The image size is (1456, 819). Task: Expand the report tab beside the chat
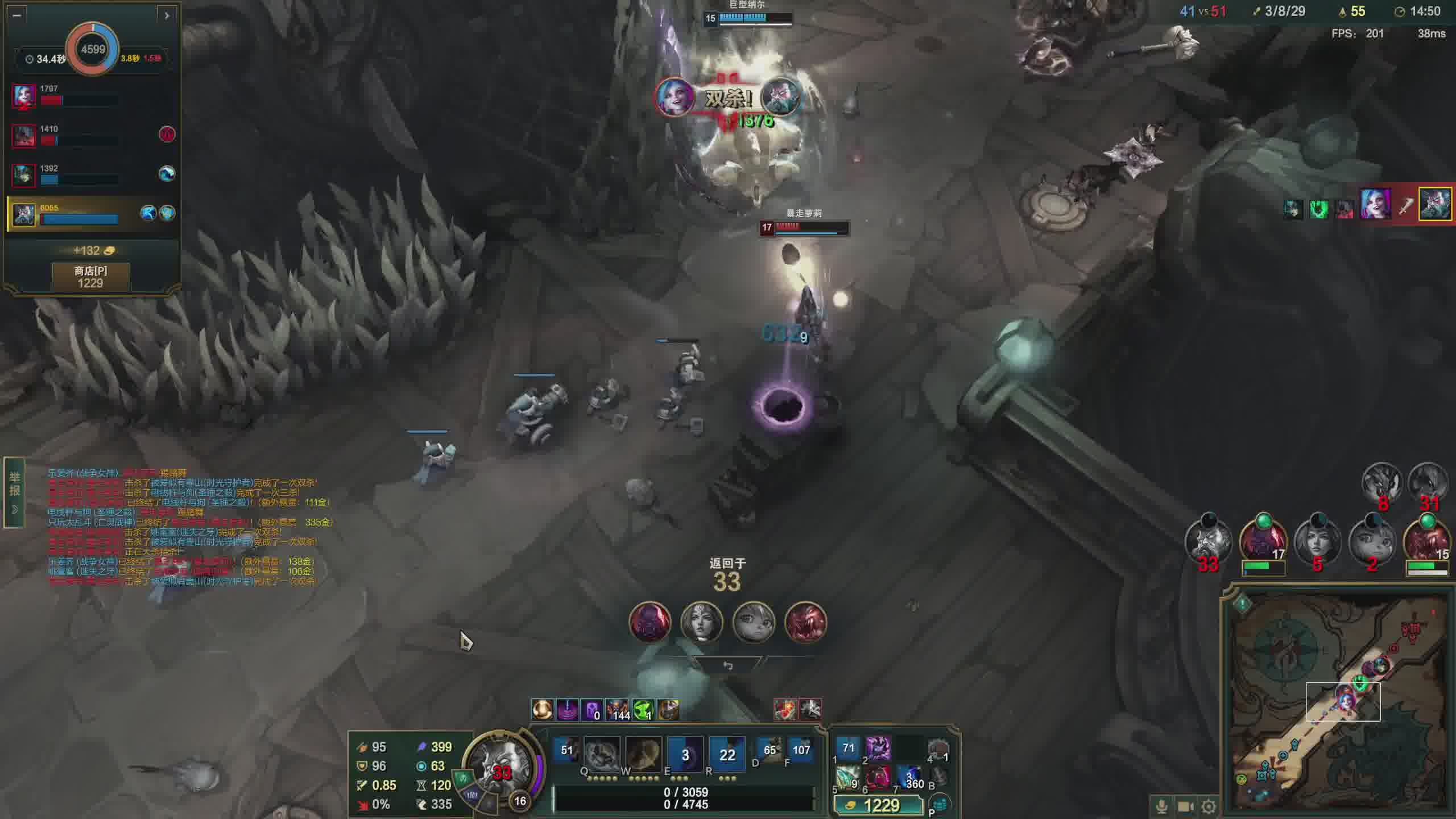pos(15,492)
